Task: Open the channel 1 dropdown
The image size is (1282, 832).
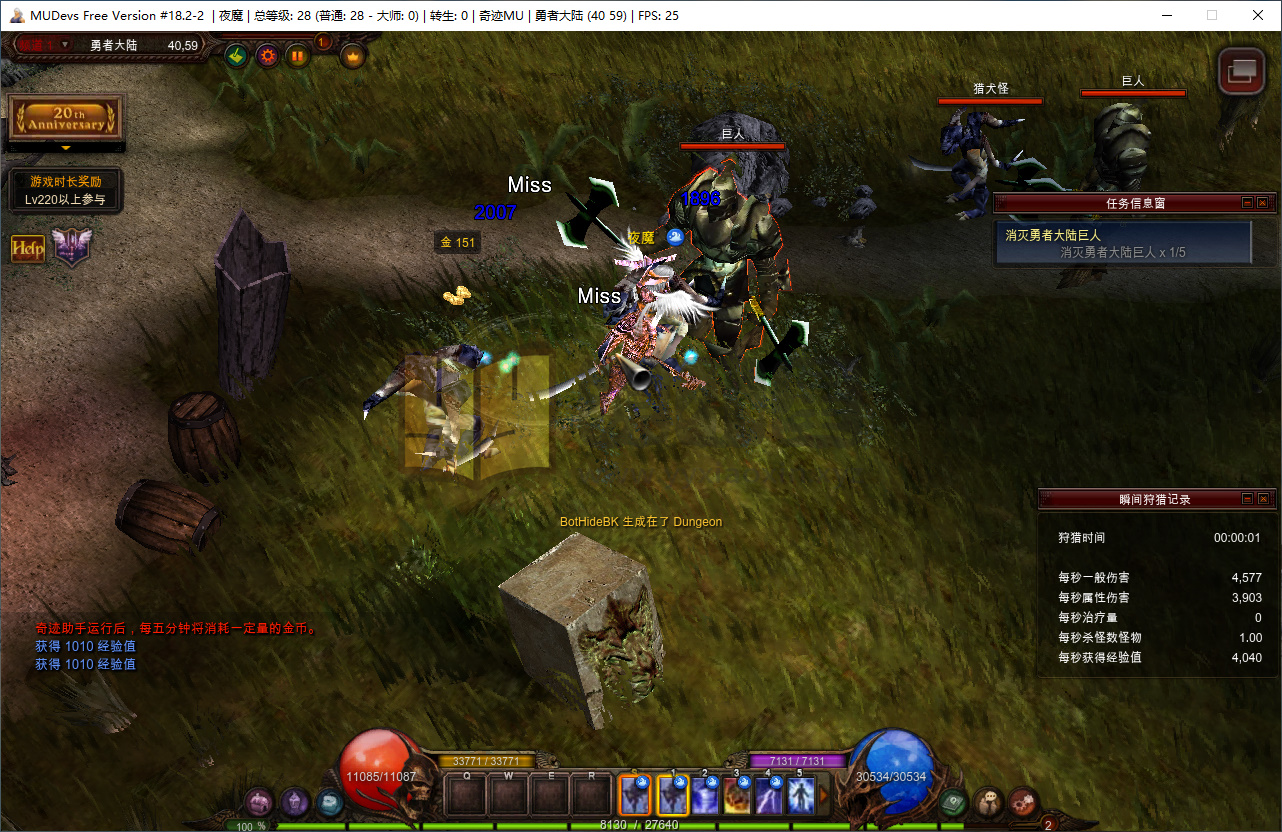Action: click(x=65, y=44)
